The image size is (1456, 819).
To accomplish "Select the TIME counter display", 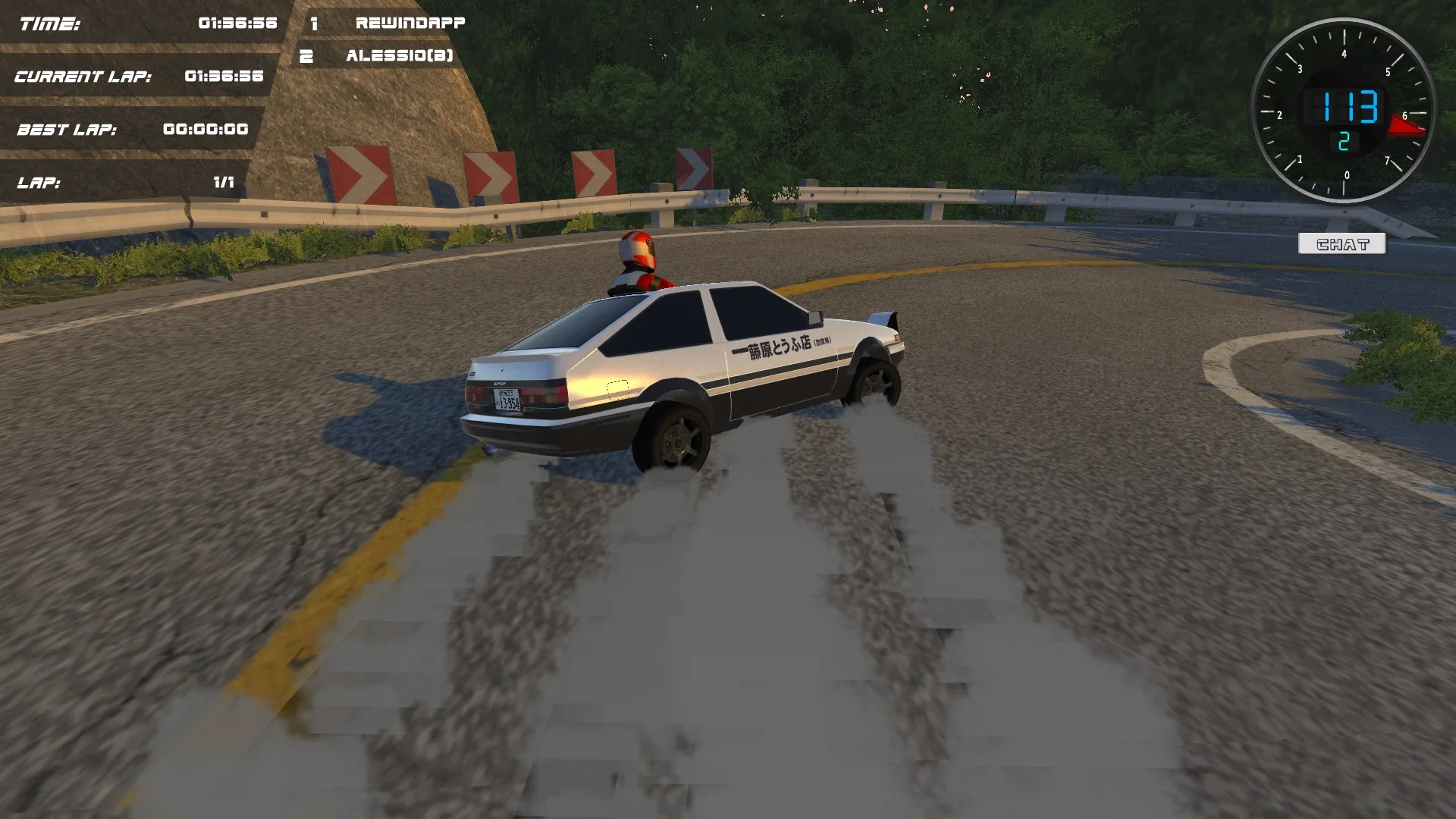I will click(144, 23).
